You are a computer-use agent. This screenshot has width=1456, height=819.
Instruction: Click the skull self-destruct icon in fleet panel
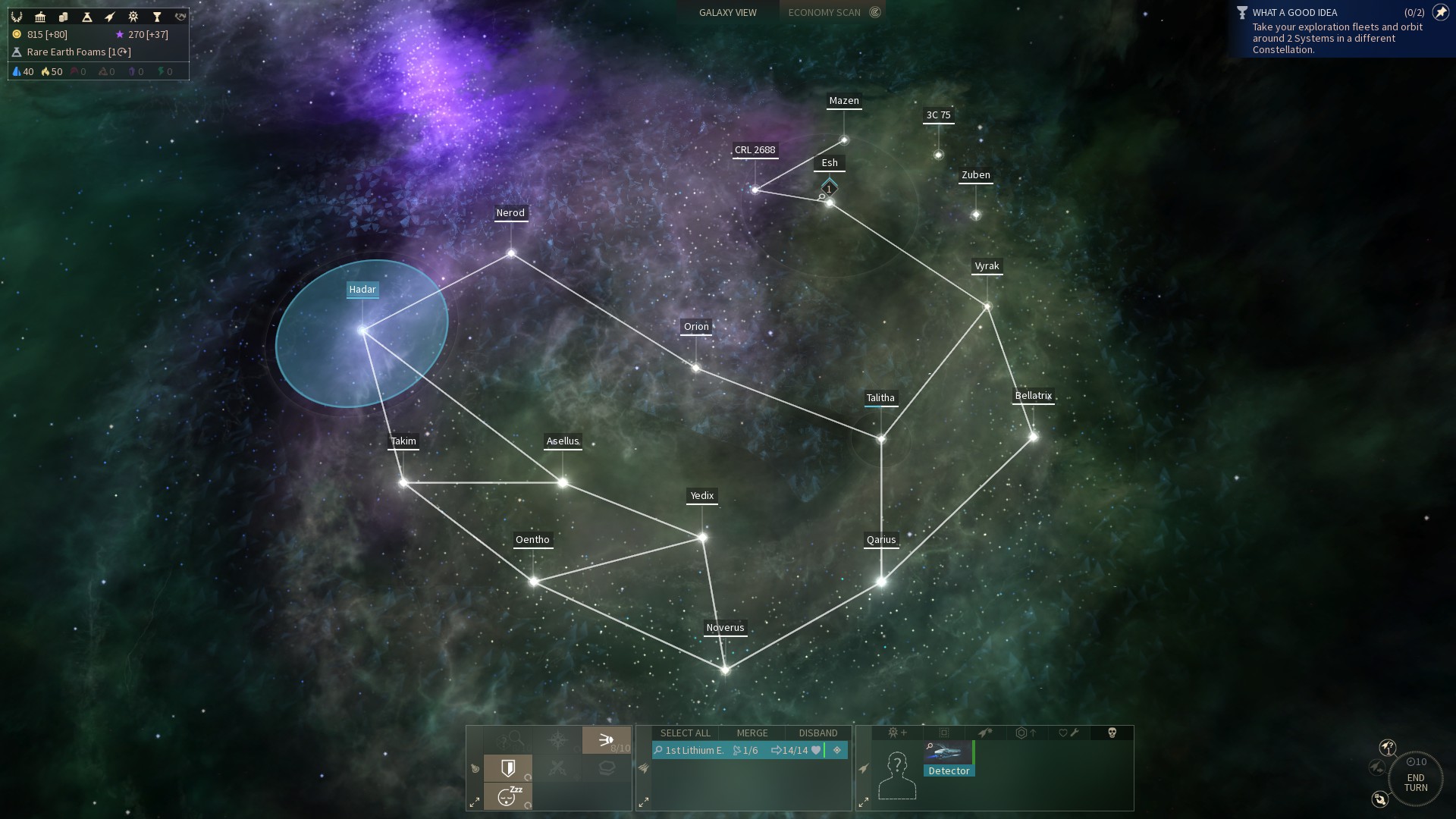click(x=1112, y=733)
